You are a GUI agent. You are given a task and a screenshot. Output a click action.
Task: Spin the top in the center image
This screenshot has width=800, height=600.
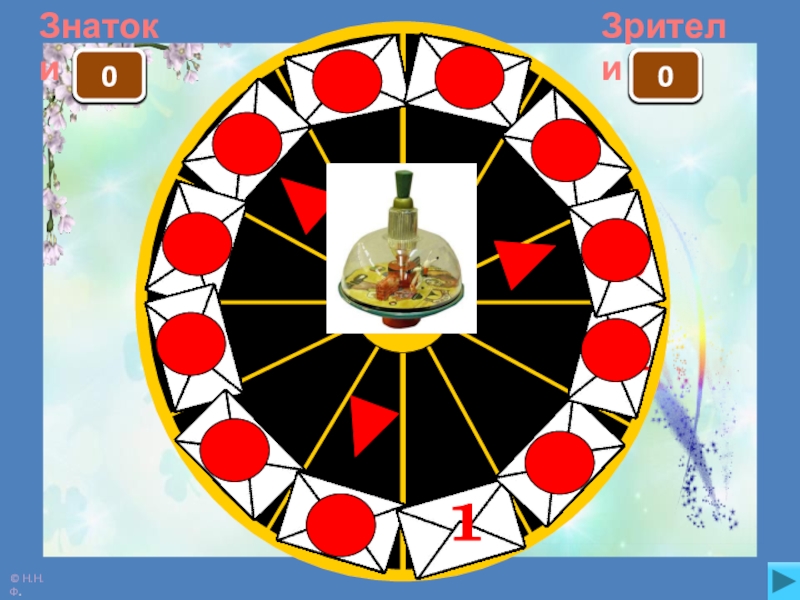coord(402,248)
